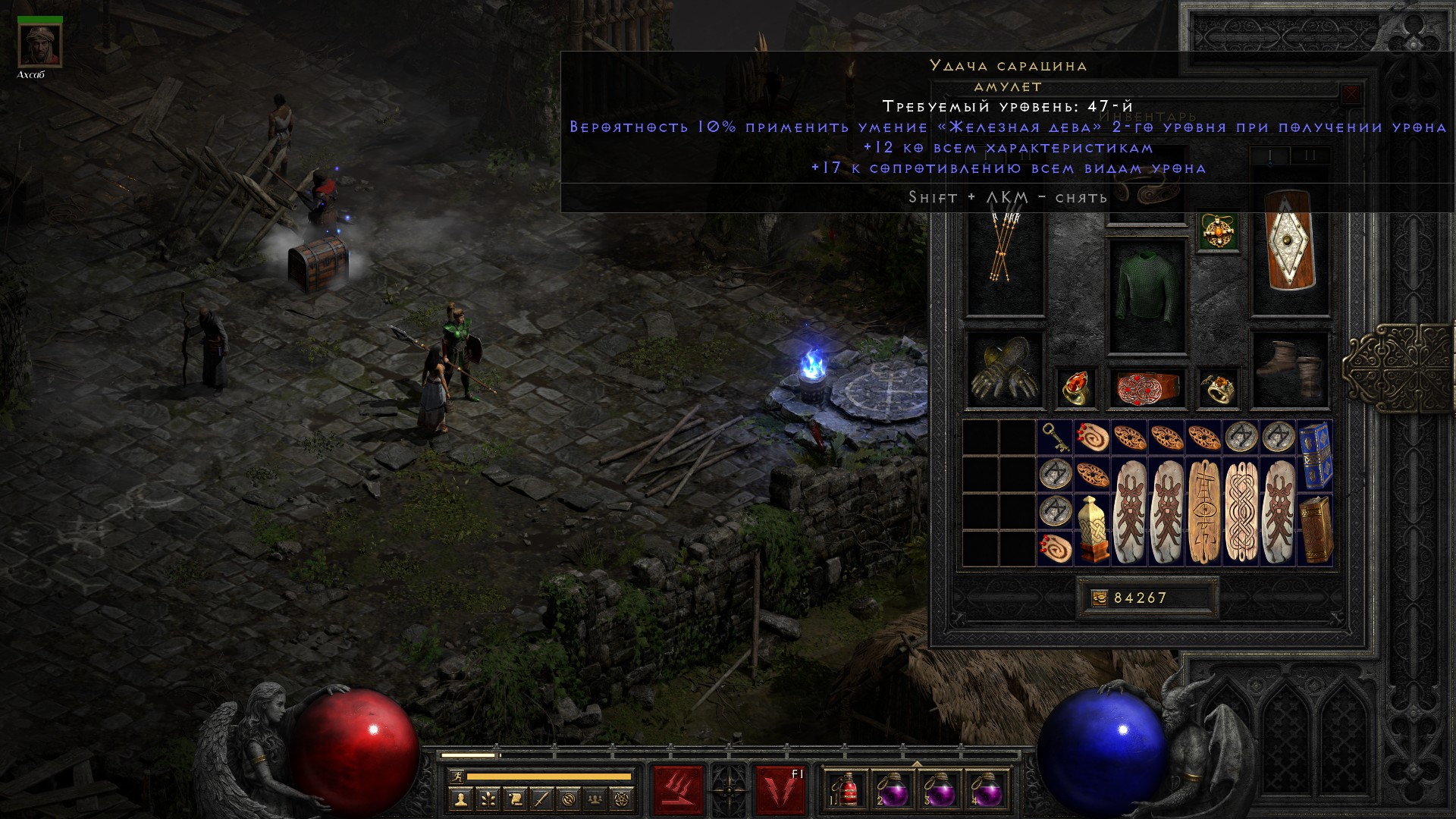The image size is (1456, 819).
Task: Open the left-click skill selector
Action: [x=678, y=790]
